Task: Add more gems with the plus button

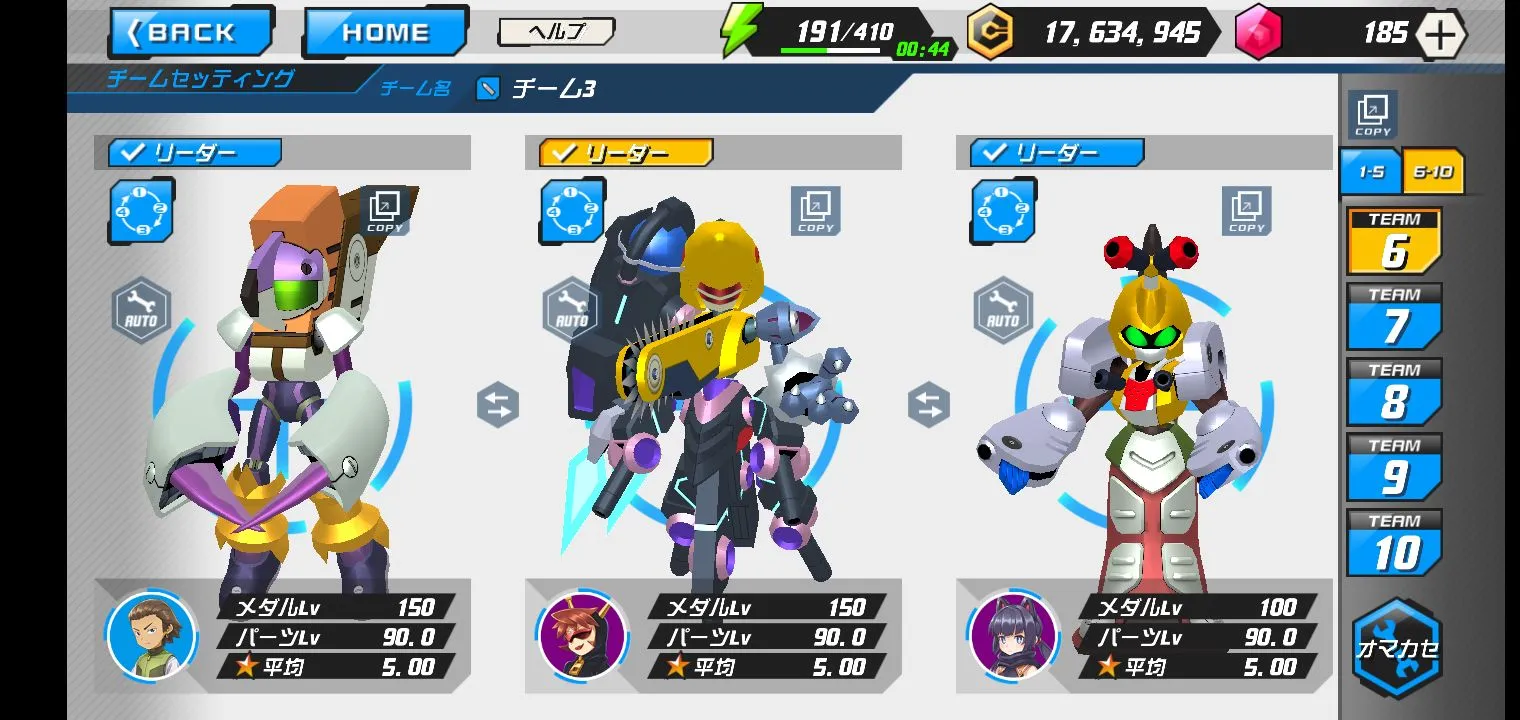Action: click(1439, 35)
